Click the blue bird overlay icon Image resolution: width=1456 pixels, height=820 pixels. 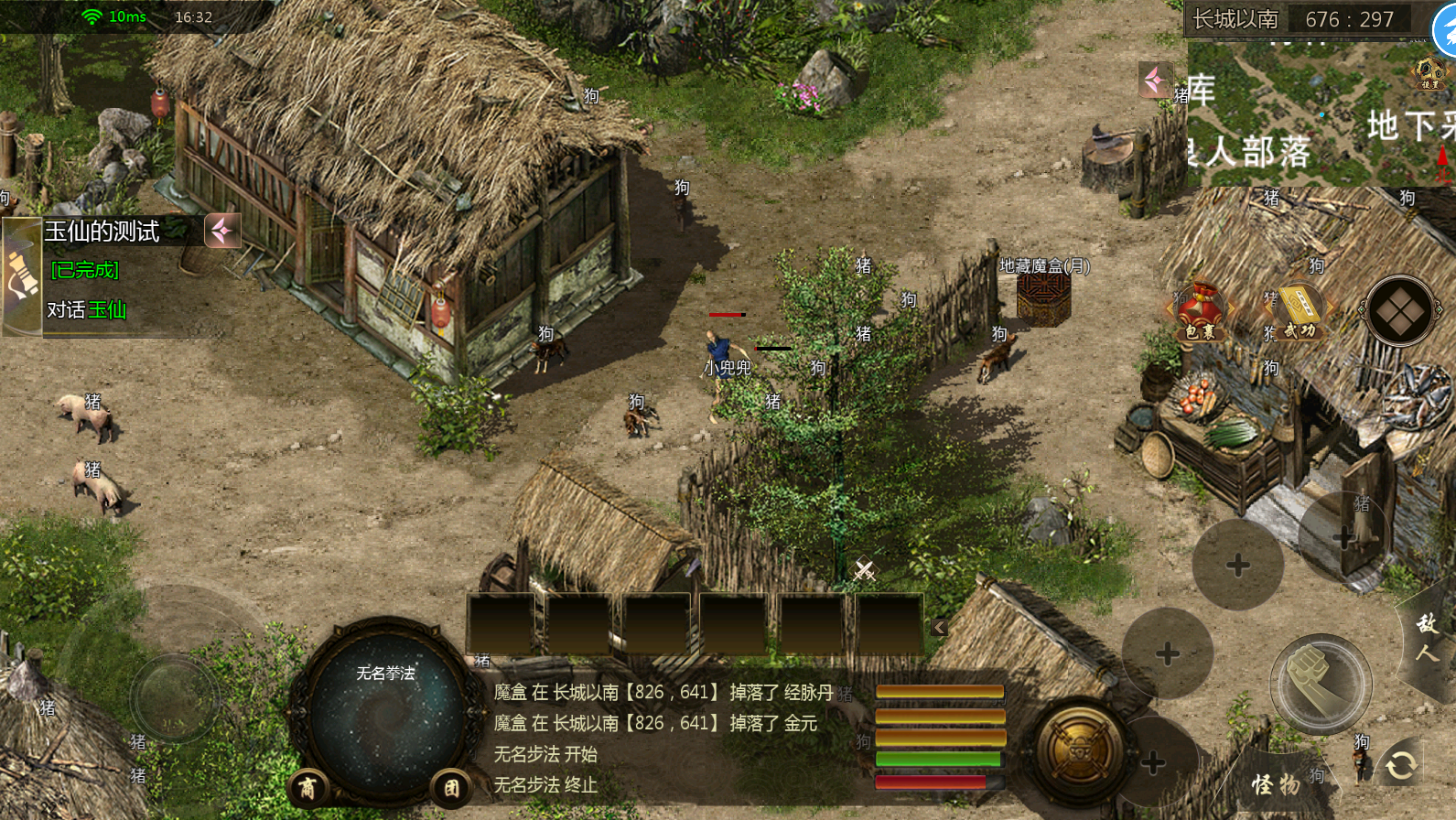[x=1446, y=32]
